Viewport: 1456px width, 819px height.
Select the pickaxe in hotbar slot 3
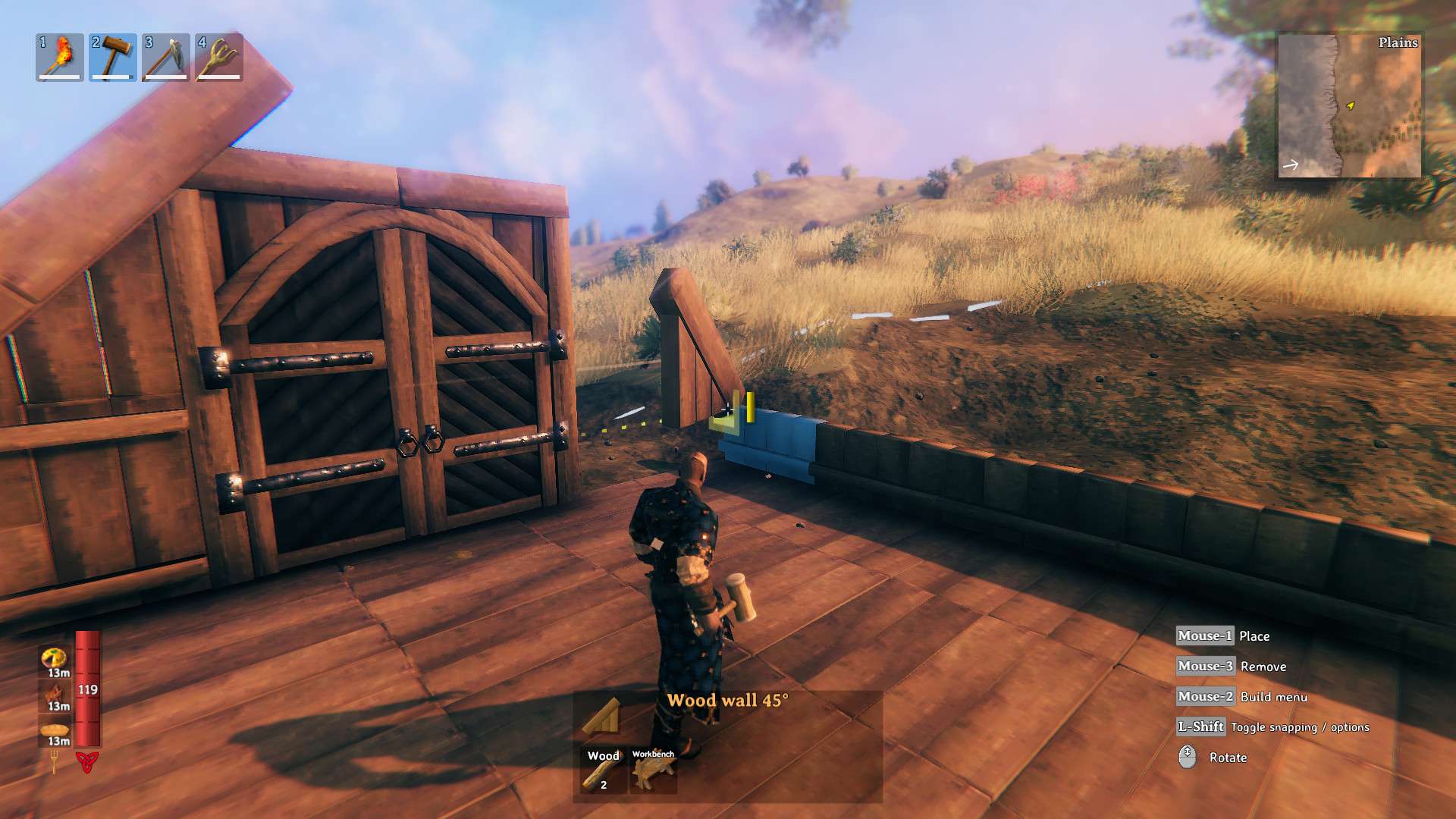point(165,55)
